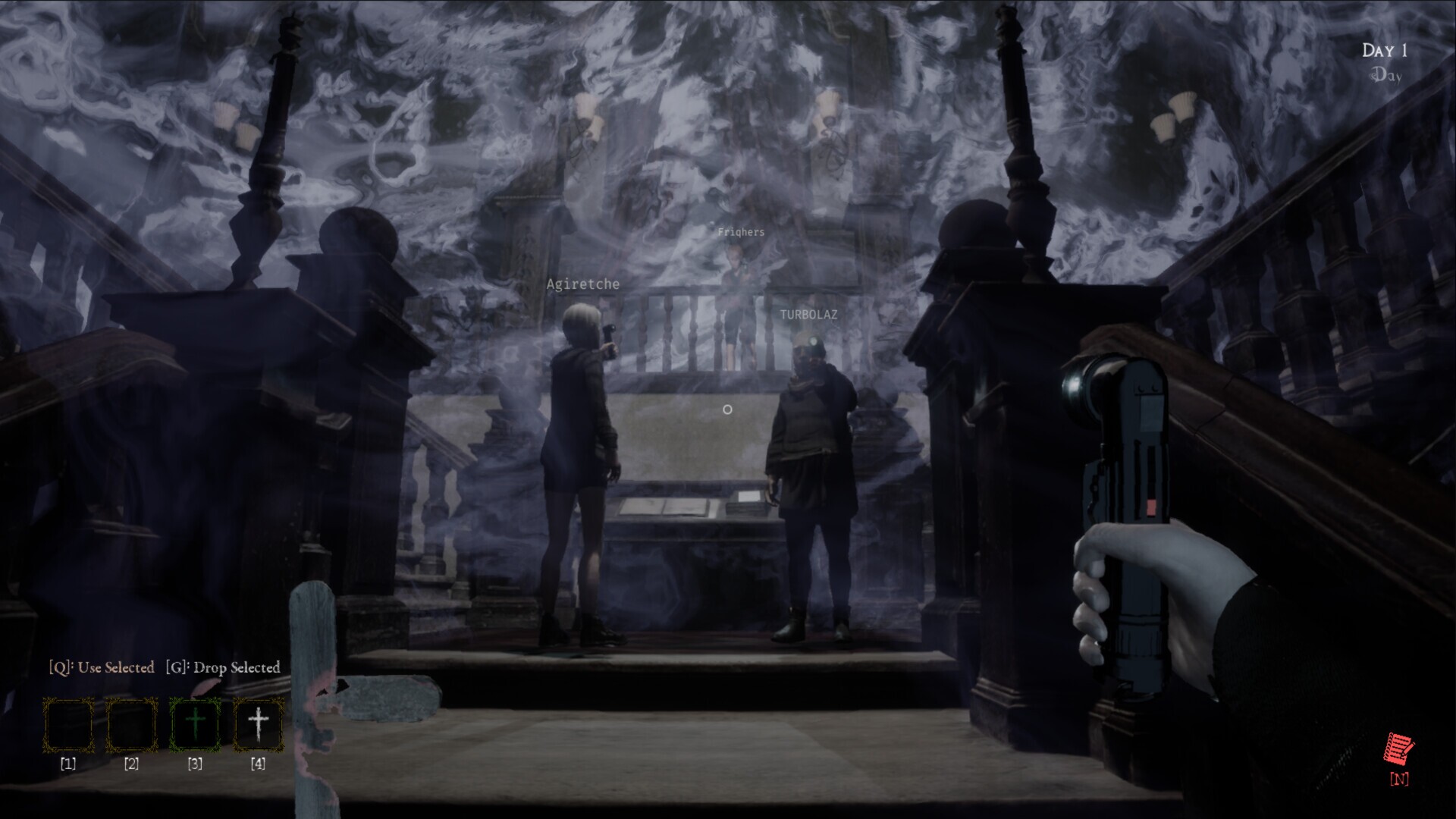Click the center crosshair circle
1456x819 pixels.
[727, 409]
